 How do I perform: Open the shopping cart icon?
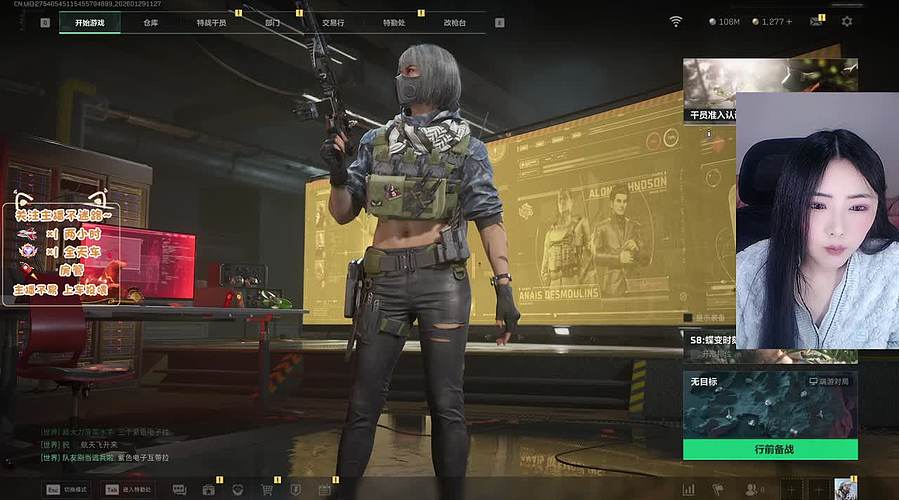(267, 489)
